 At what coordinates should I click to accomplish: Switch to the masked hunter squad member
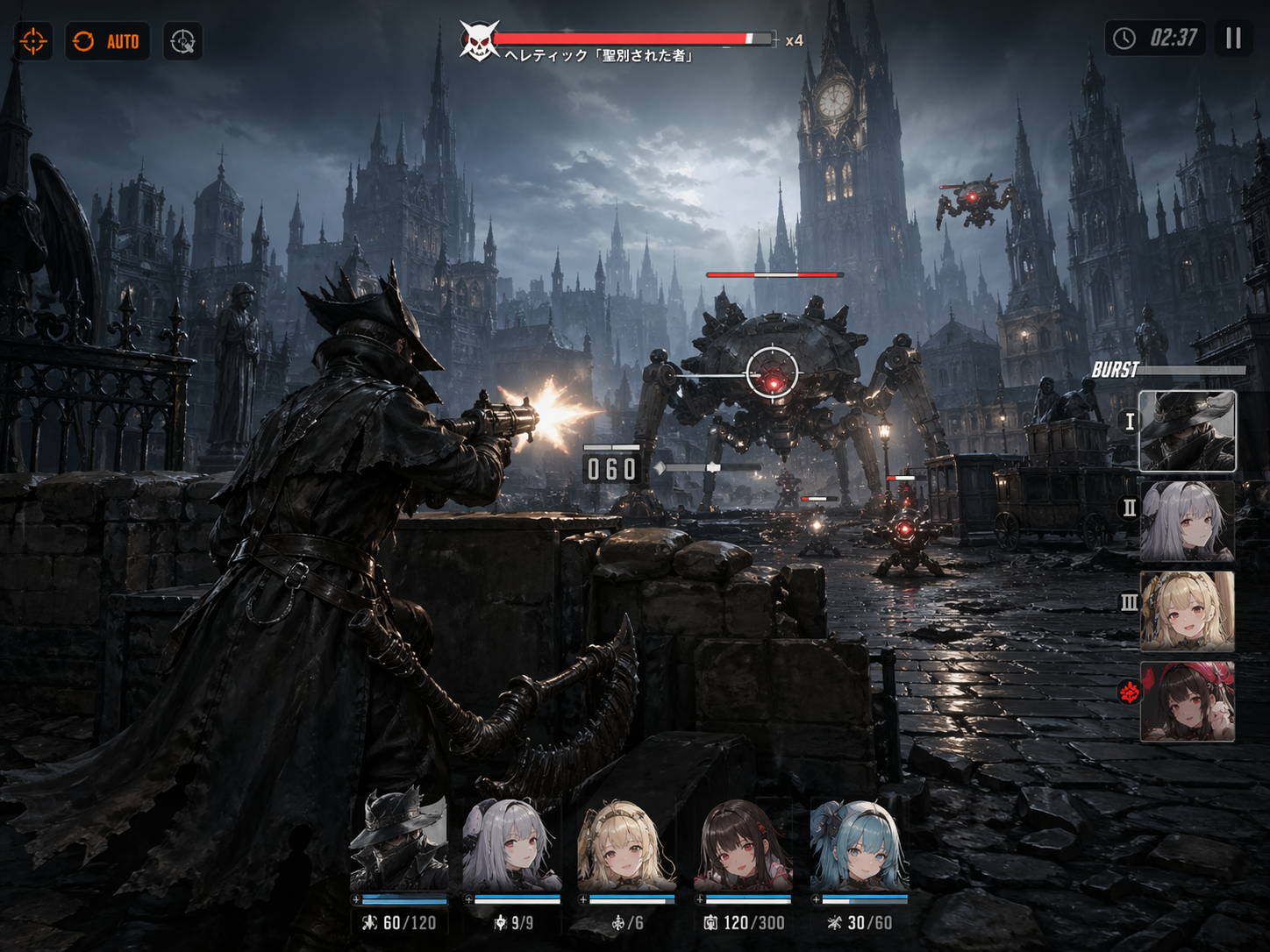click(x=399, y=846)
